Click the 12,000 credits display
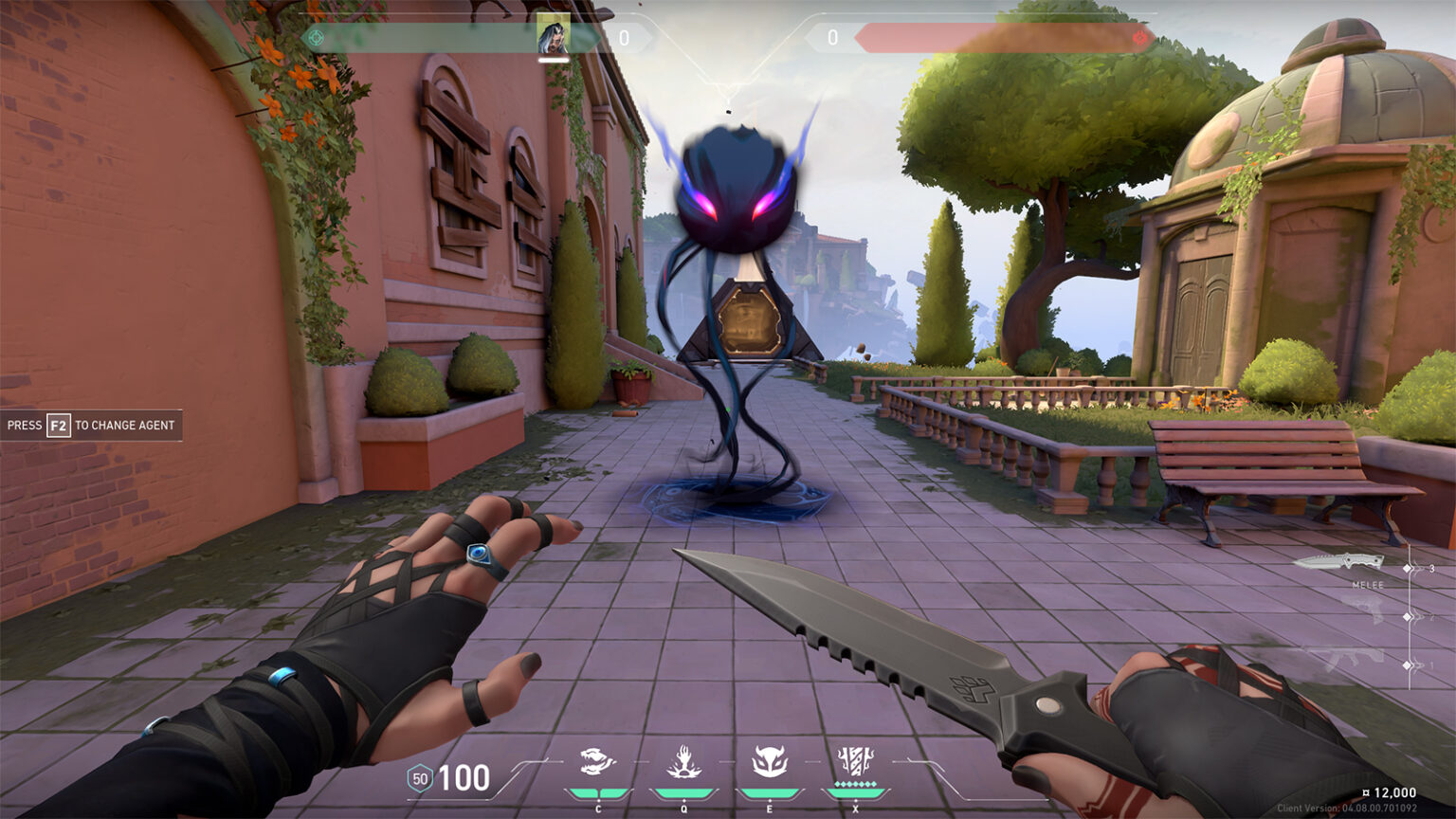Screen dimensions: 1456x819 (x=1389, y=791)
